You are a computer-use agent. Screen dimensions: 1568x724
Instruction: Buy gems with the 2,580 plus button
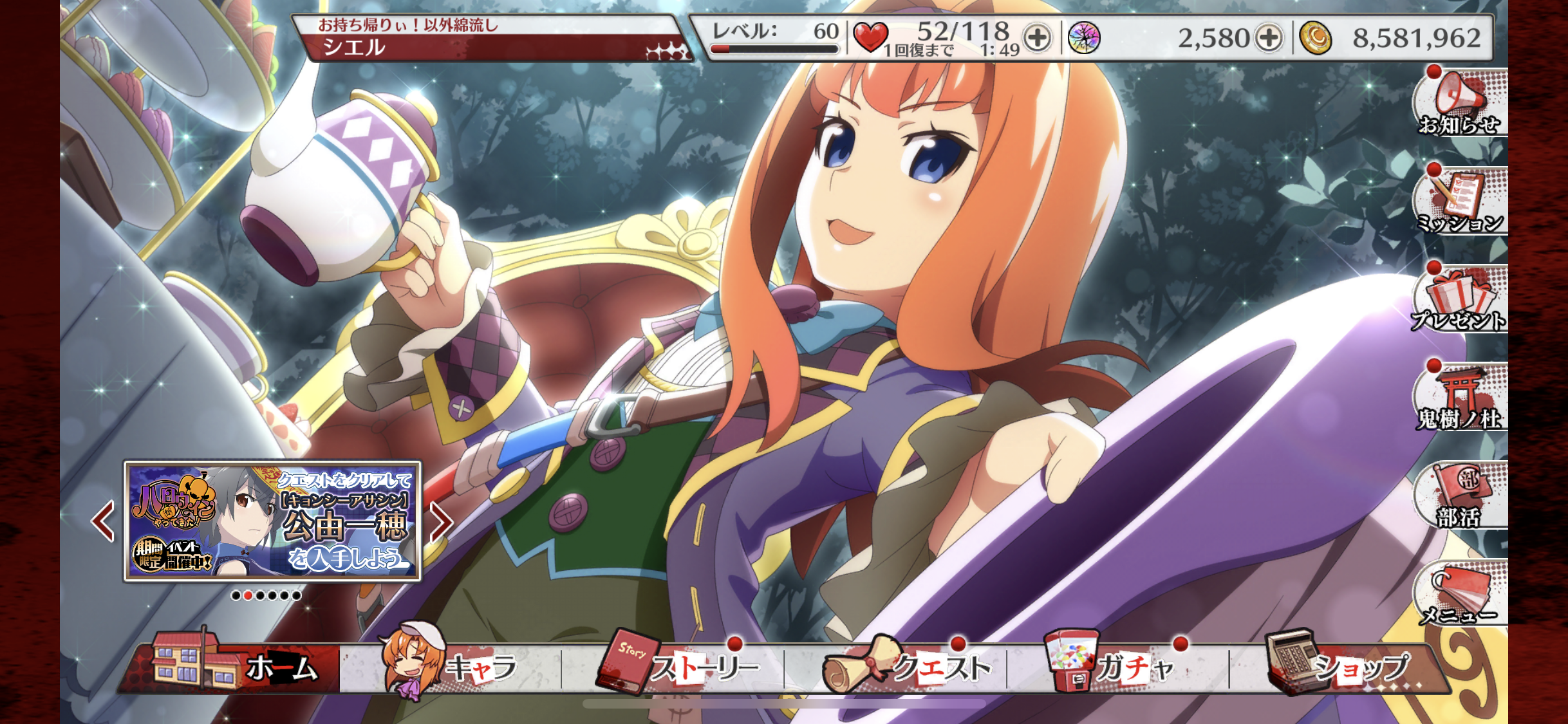1269,38
